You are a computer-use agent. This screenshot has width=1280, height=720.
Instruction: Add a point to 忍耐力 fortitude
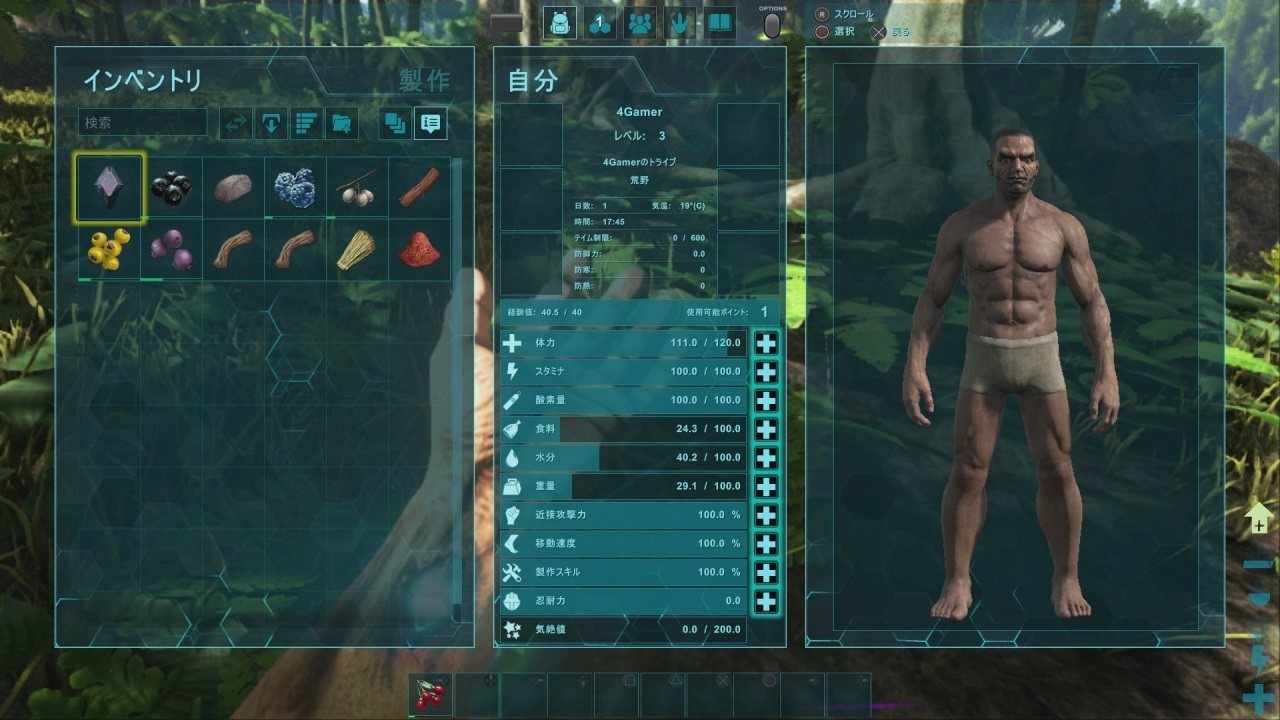click(x=766, y=602)
